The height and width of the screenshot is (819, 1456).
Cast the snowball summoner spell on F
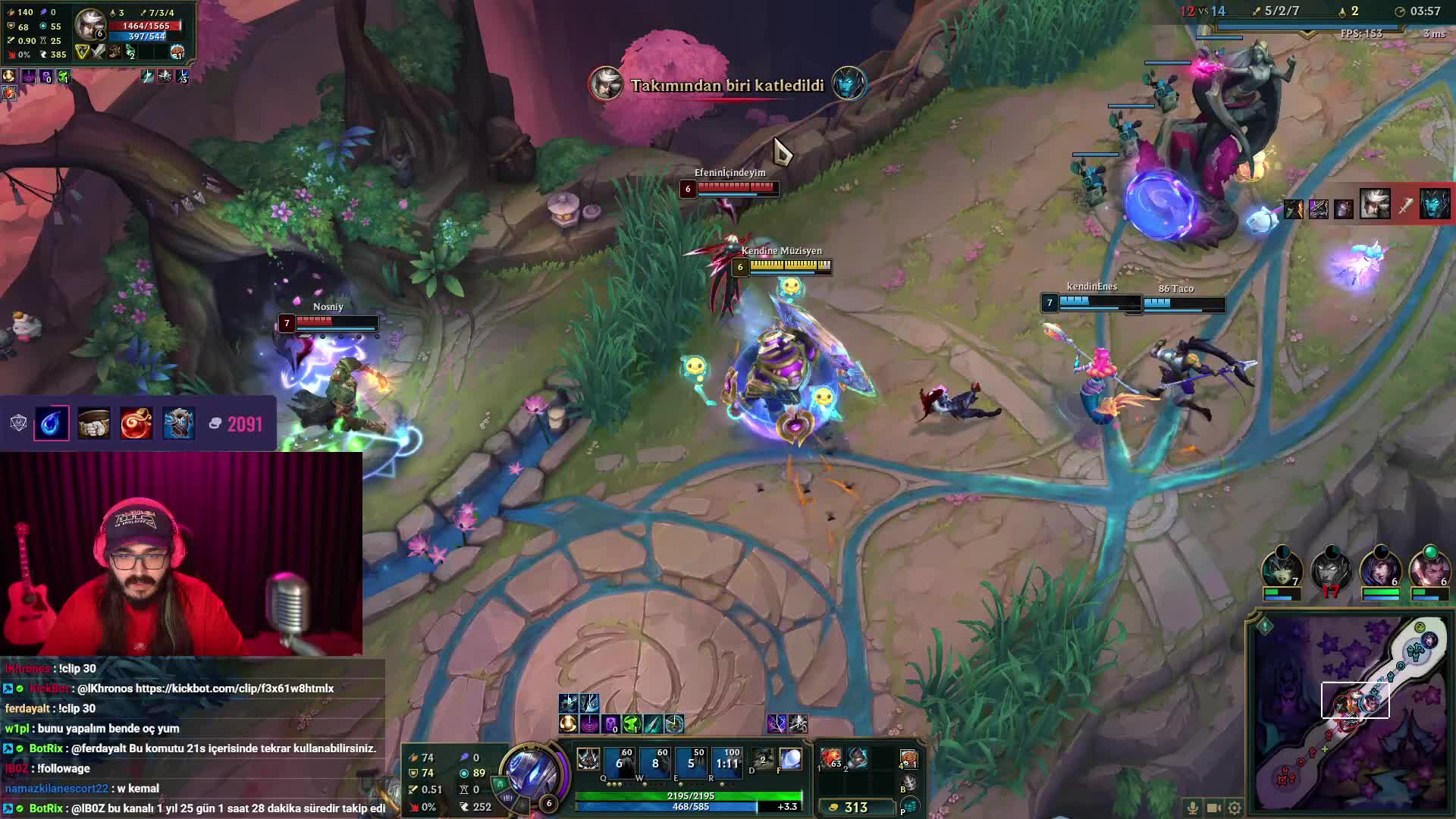coord(790,759)
